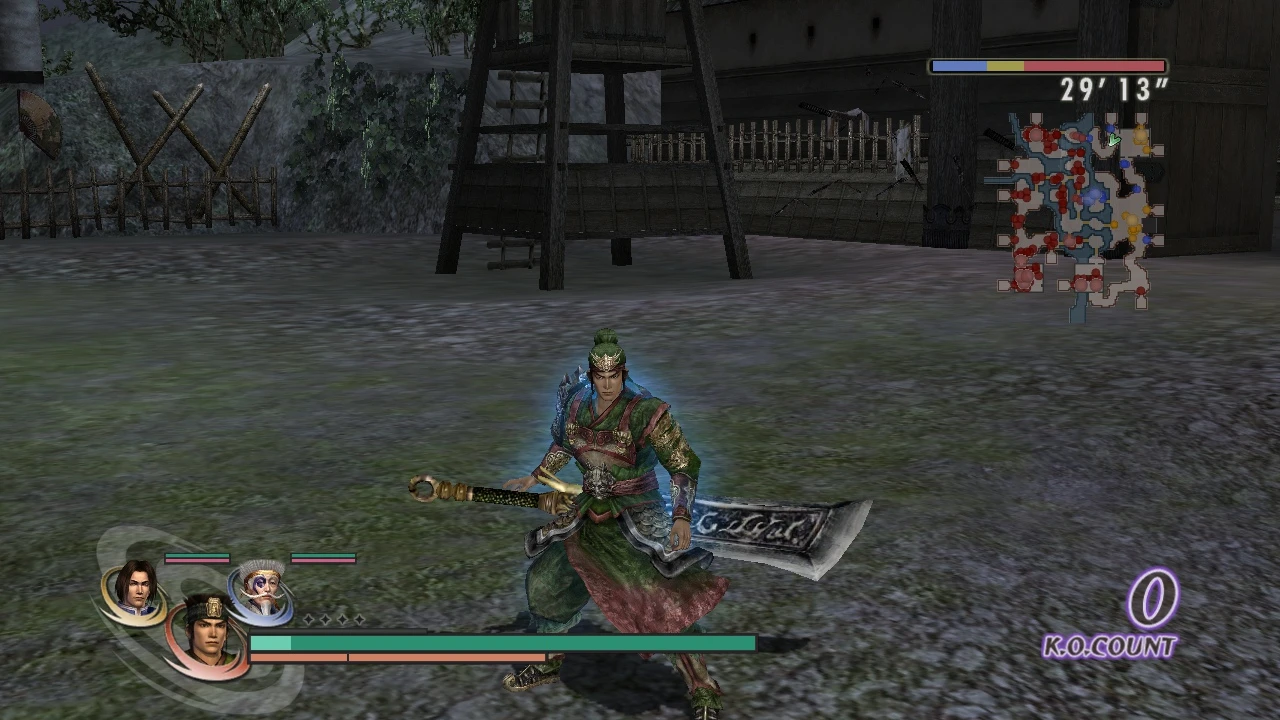Screen dimensions: 1280x720
Task: Click the green player arrow on the minimap
Action: click(x=1113, y=140)
